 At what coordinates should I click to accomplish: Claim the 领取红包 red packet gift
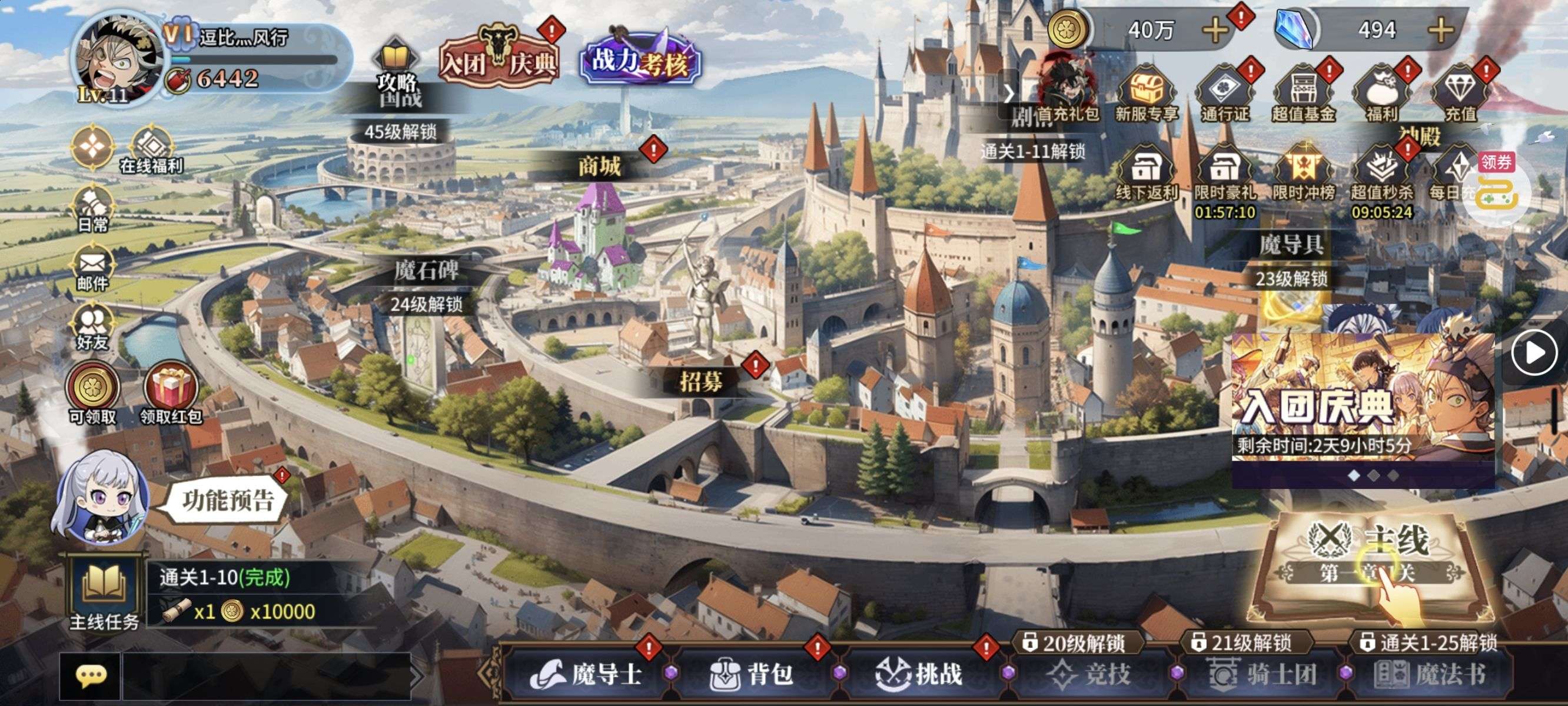(171, 392)
